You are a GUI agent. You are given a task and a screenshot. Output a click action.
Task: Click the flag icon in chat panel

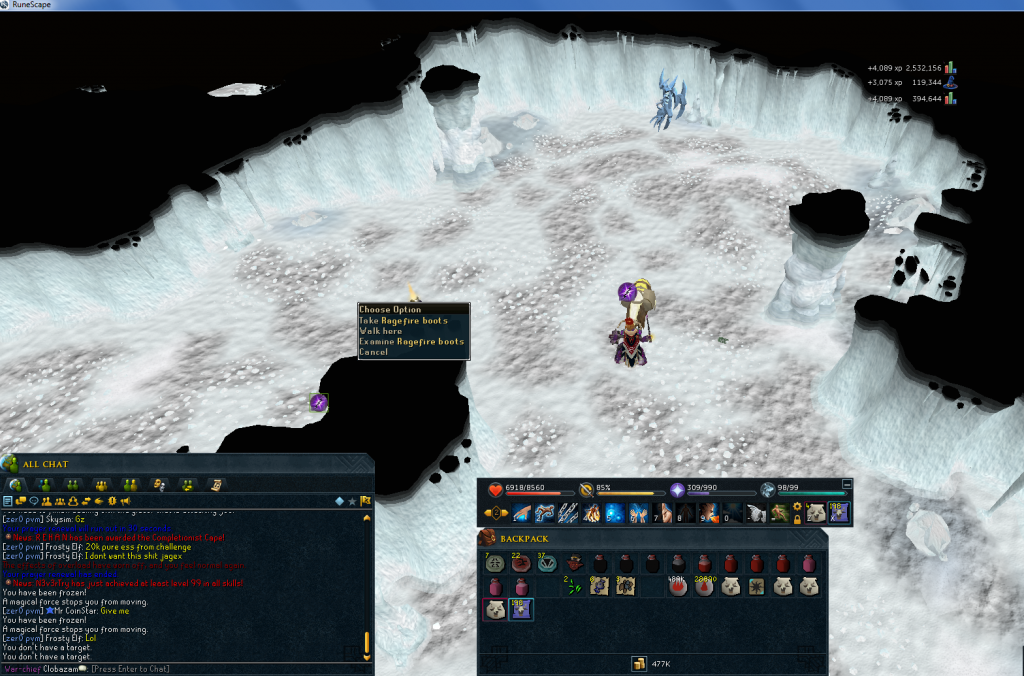[366, 501]
